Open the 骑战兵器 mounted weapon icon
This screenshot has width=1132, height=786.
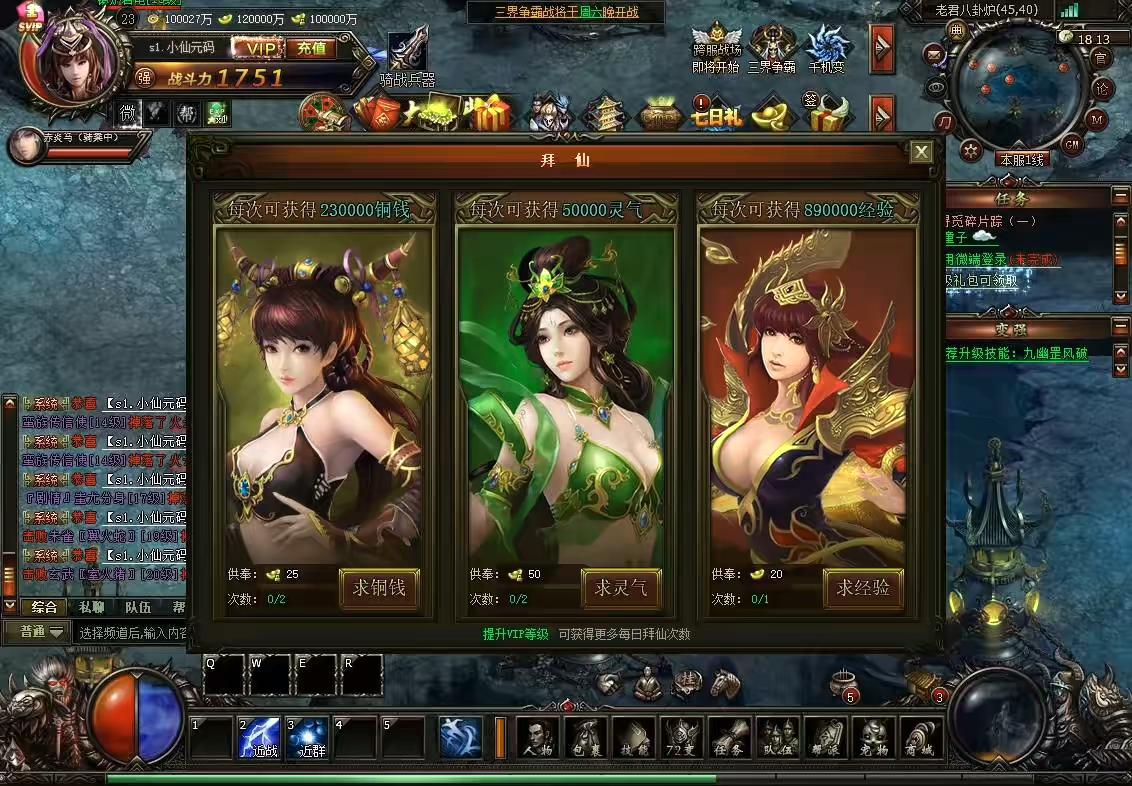point(408,56)
